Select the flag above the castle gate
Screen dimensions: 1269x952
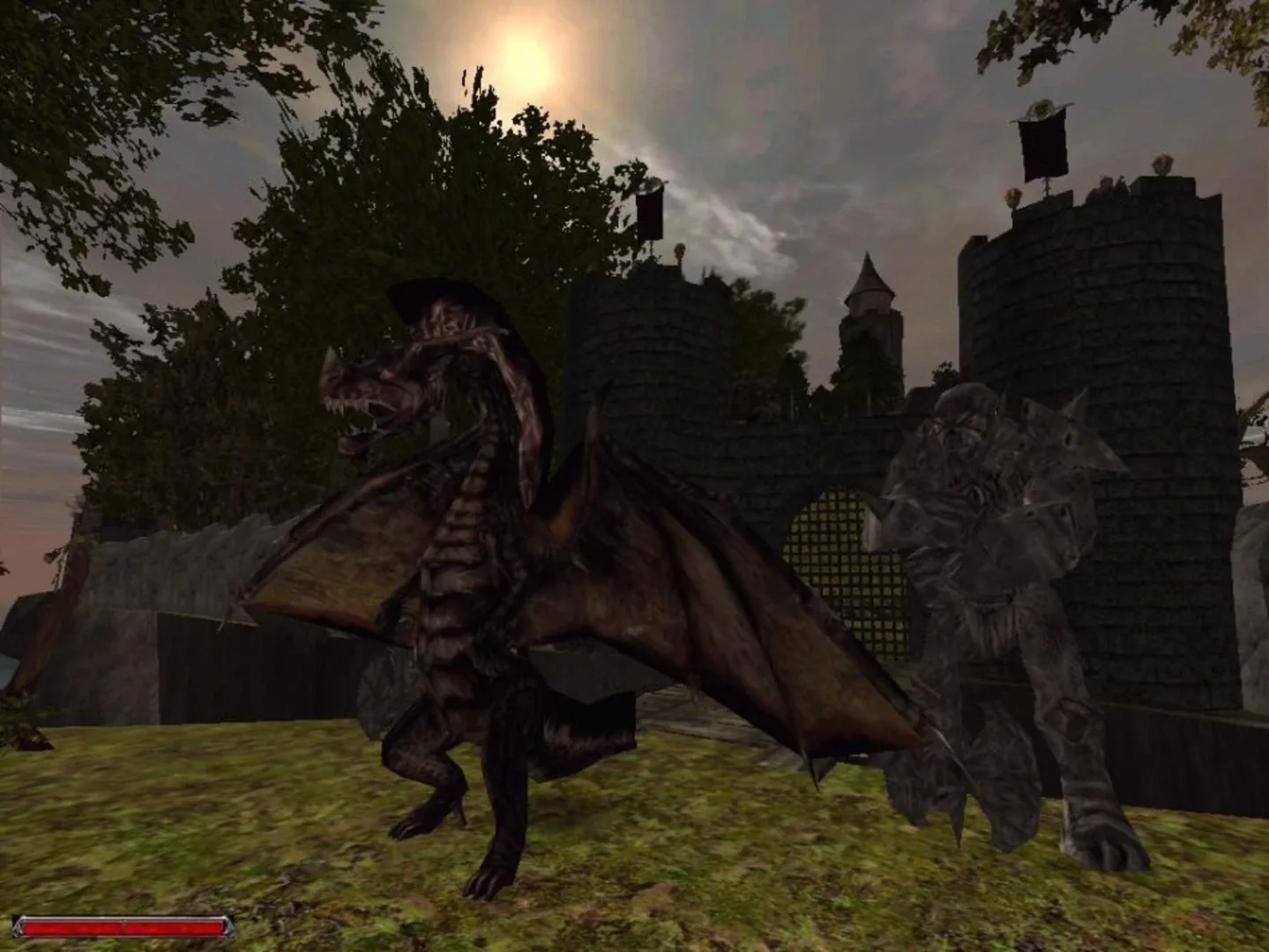pyautogui.click(x=650, y=212)
